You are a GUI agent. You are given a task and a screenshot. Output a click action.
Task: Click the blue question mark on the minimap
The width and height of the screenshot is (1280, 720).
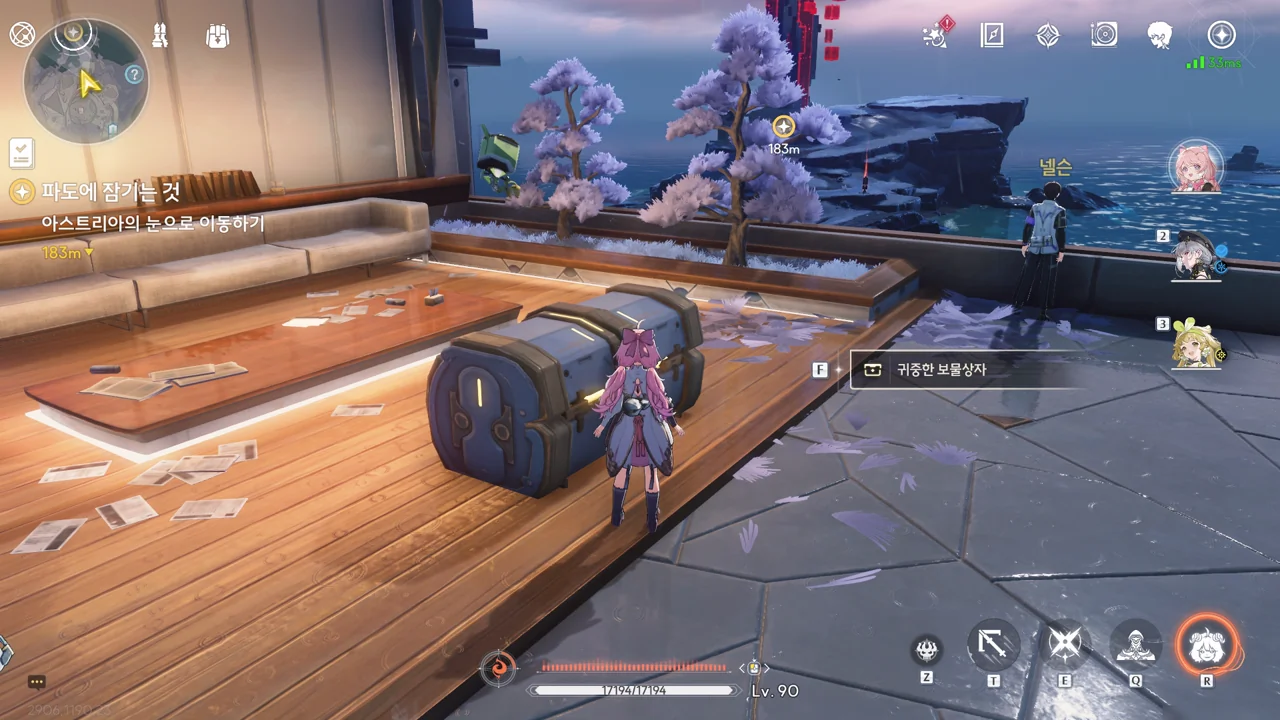(133, 75)
